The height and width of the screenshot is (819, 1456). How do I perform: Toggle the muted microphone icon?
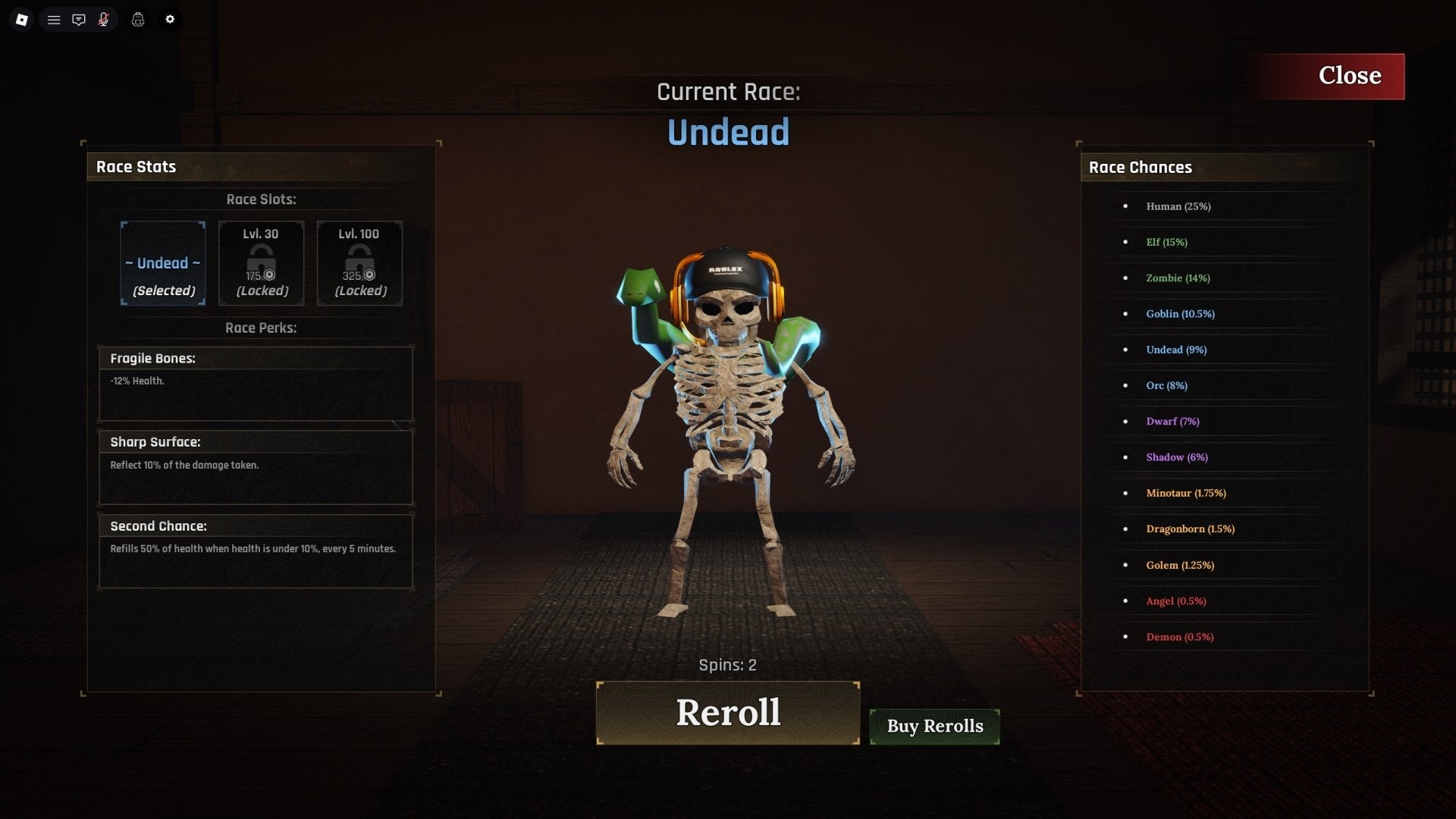[x=104, y=20]
